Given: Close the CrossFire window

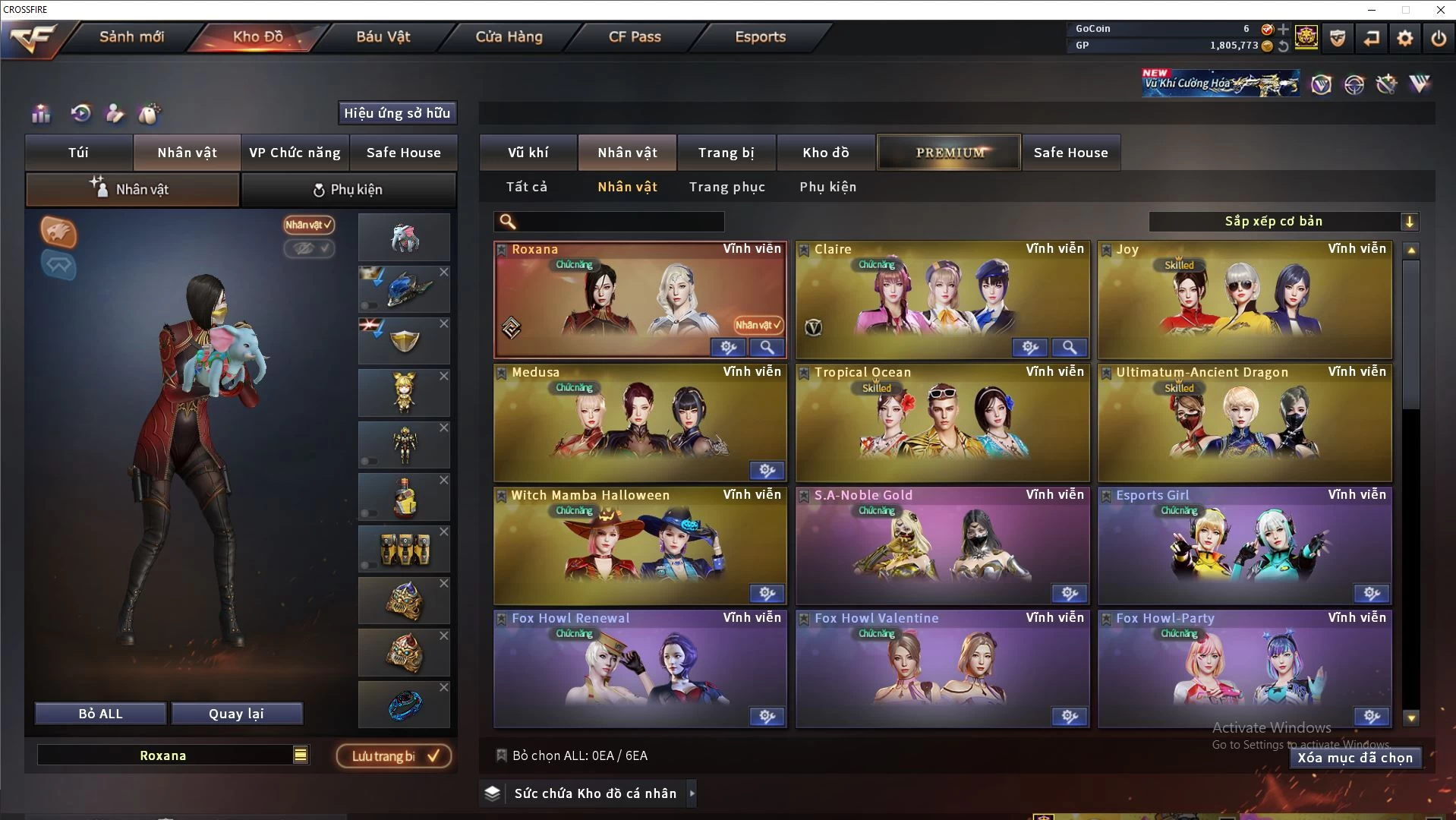Looking at the screenshot, I should point(1440,10).
